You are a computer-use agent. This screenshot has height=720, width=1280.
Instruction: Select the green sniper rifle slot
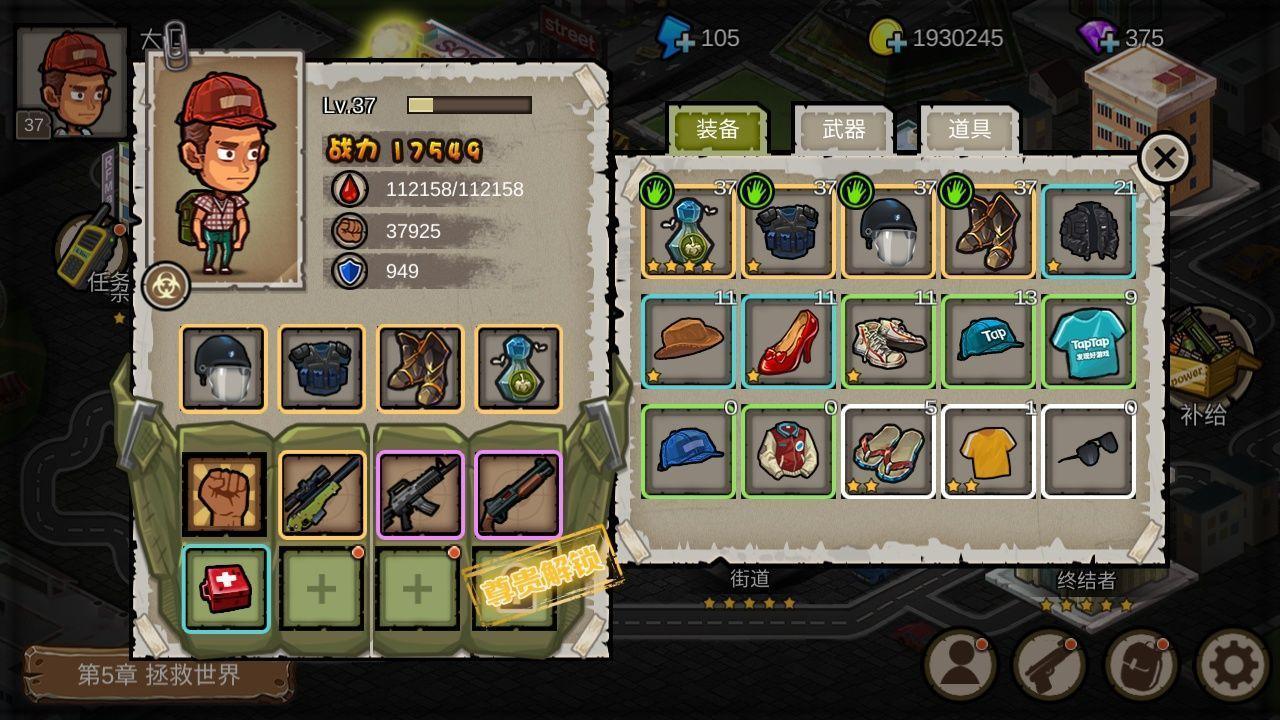tap(322, 495)
